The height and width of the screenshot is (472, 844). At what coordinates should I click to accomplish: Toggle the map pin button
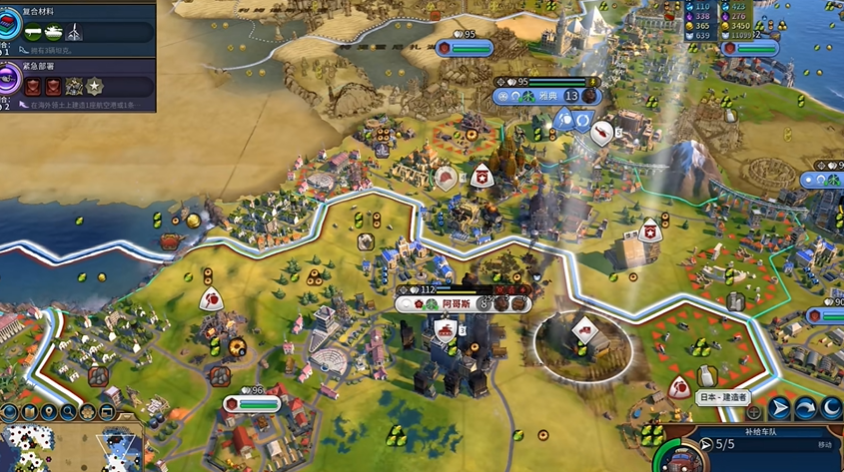click(x=48, y=412)
